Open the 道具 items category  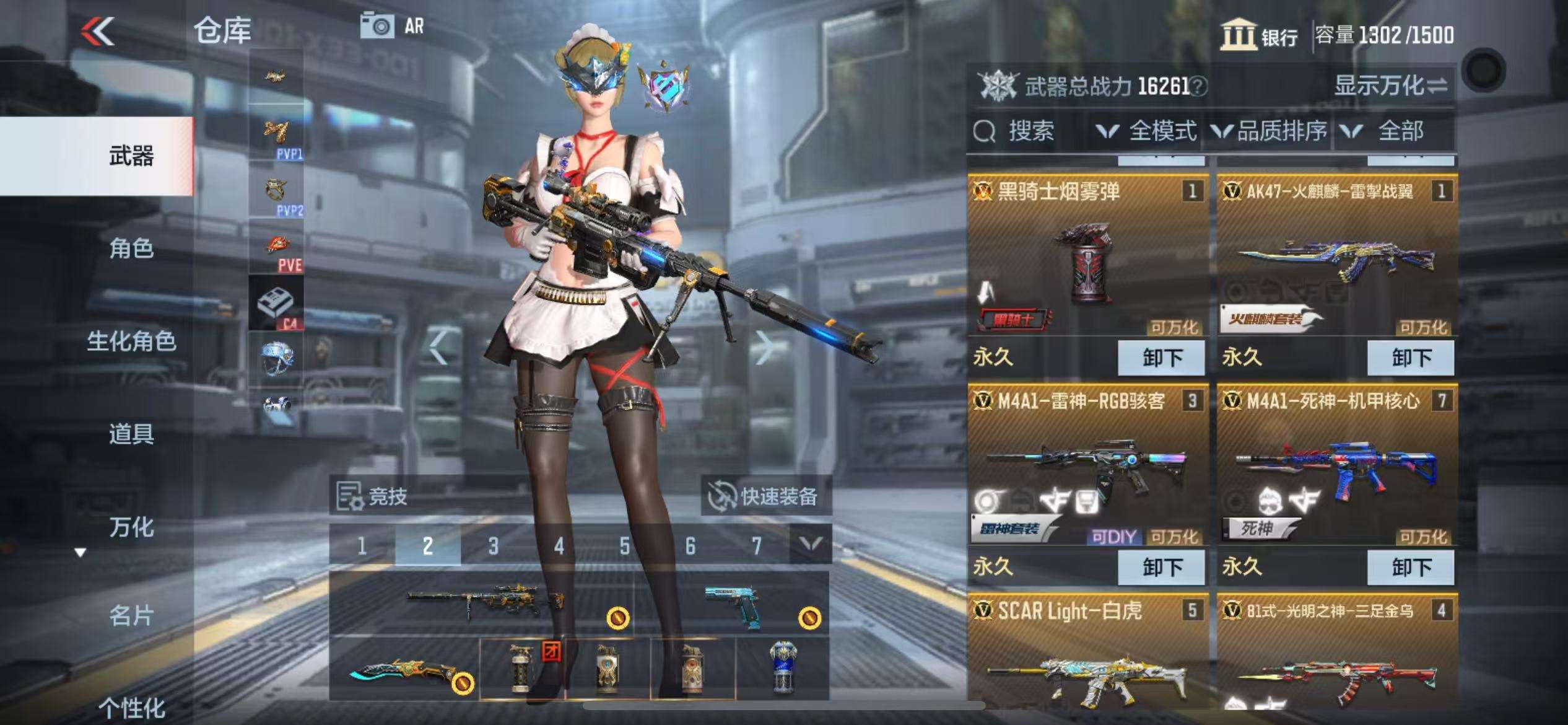coord(131,434)
